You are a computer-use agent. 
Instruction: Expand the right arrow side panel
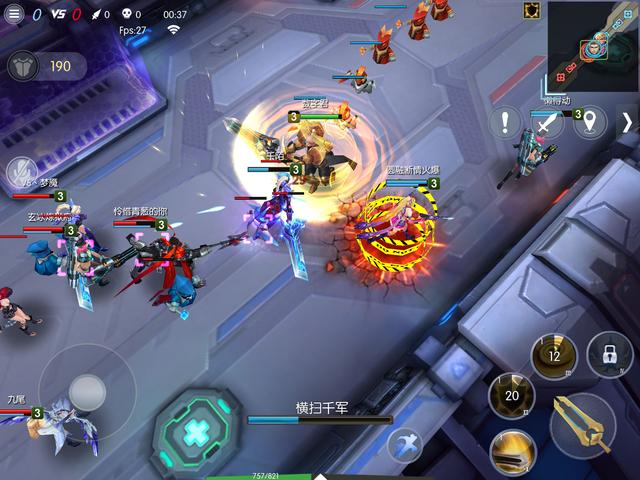point(627,123)
